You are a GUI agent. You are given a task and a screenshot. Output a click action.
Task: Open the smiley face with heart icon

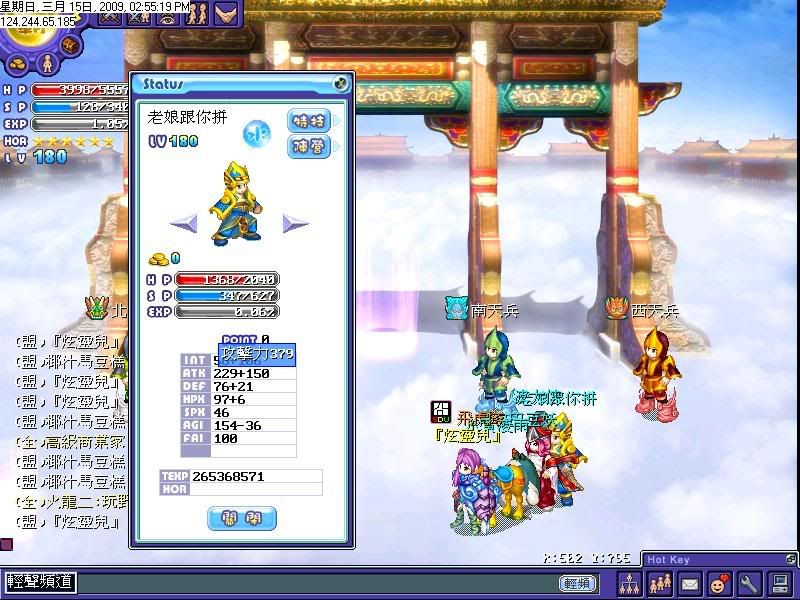point(719,583)
